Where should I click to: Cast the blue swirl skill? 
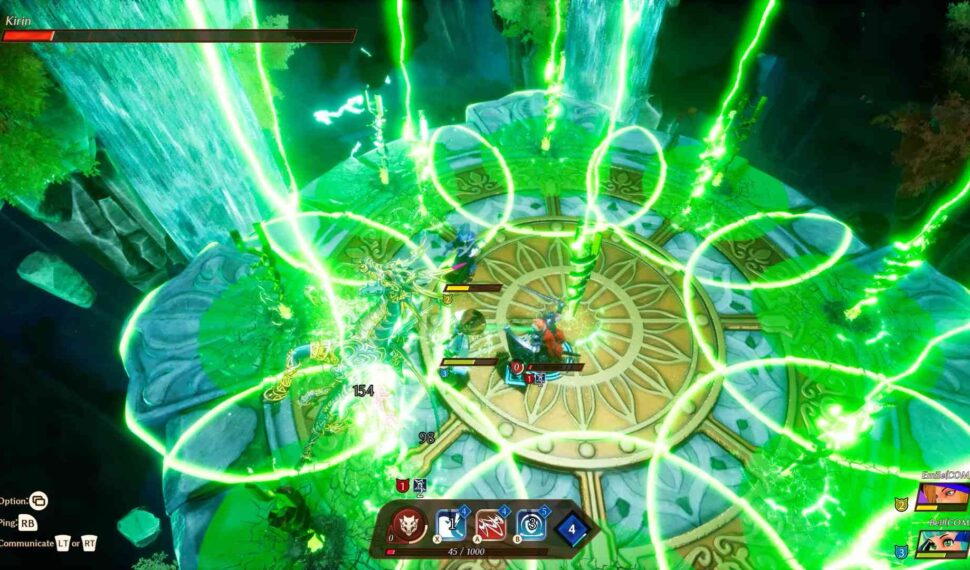pyautogui.click(x=531, y=524)
